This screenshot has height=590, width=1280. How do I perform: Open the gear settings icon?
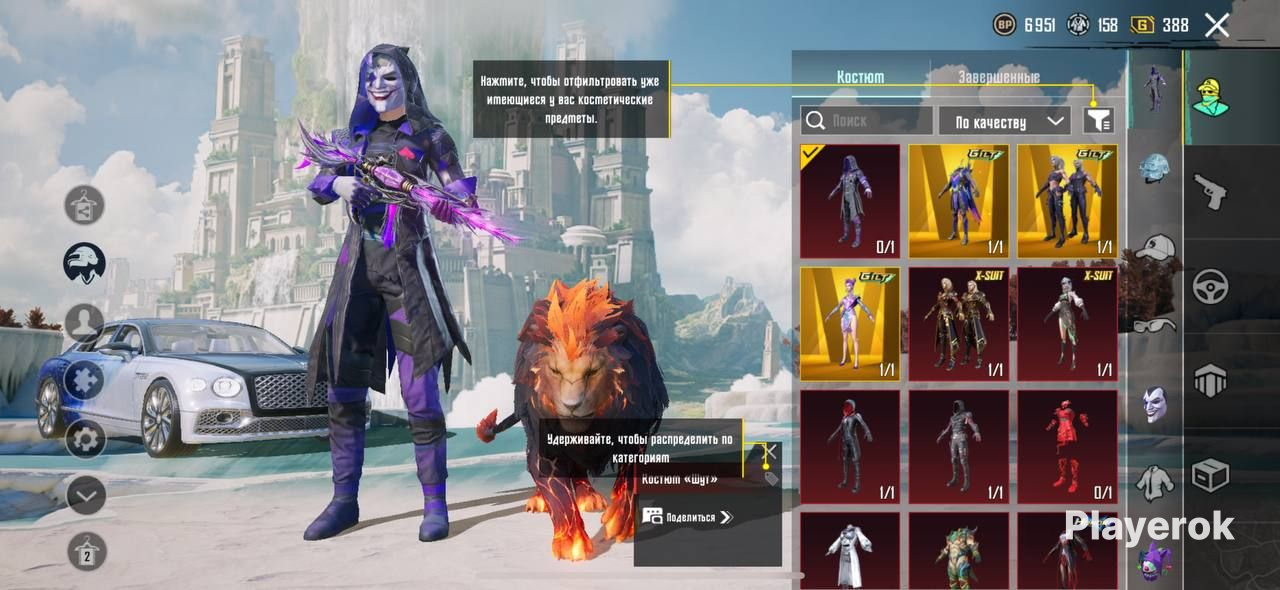(85, 438)
